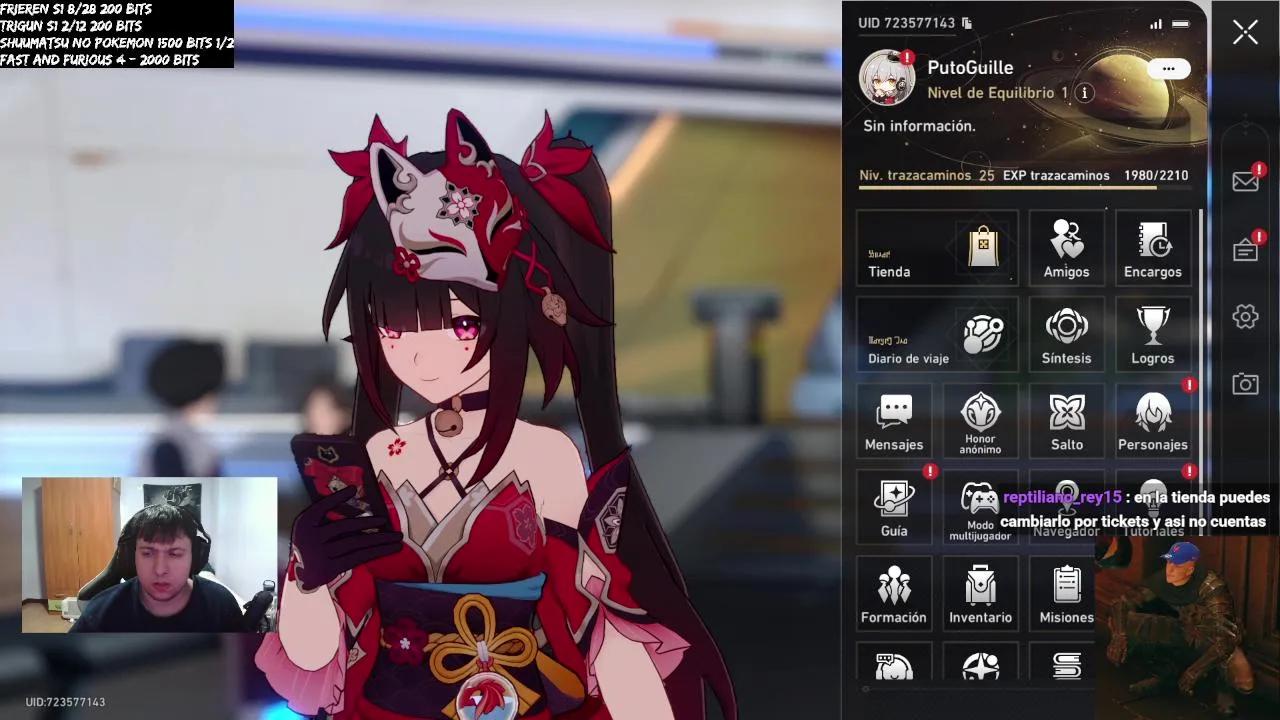This screenshot has height=720, width=1280.
Task: Open the in-game mail envelope icon
Action: coord(1245,181)
